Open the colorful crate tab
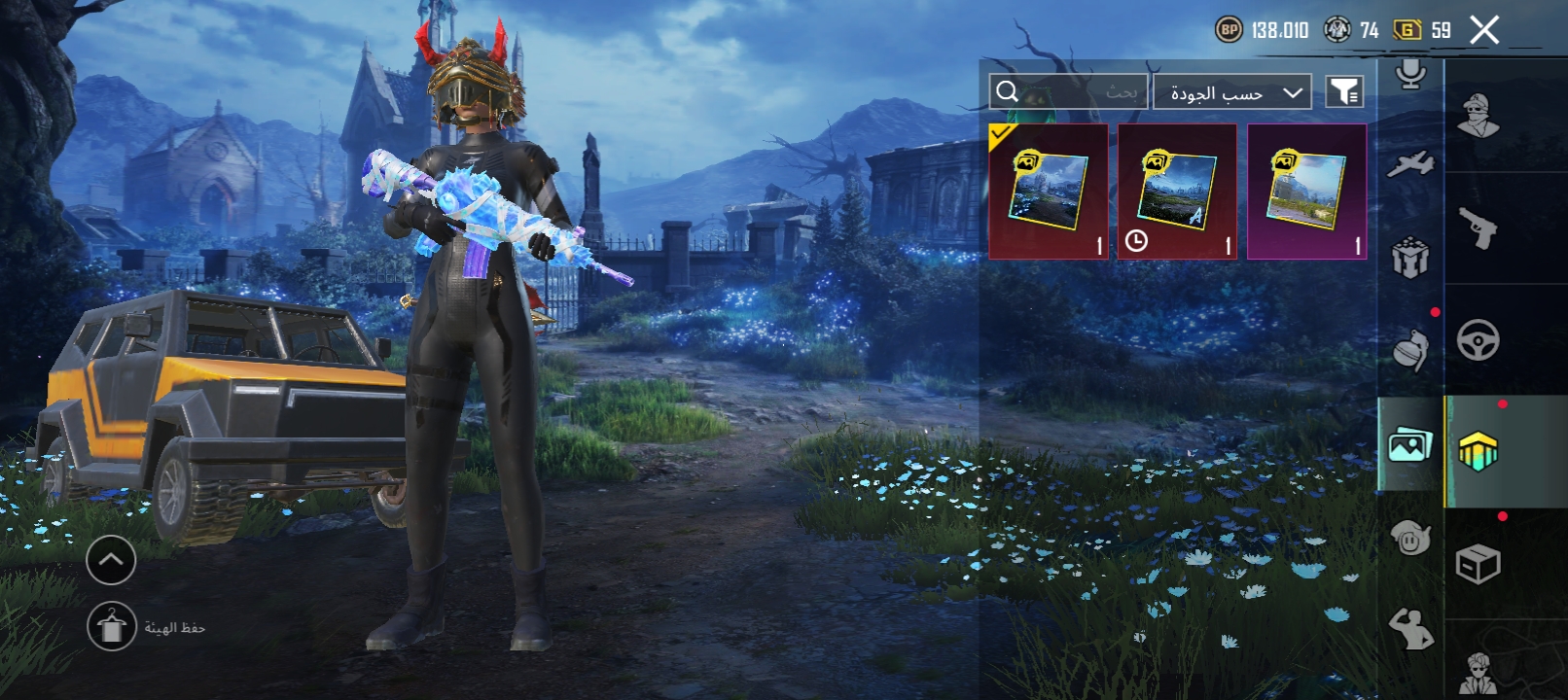Image resolution: width=1568 pixels, height=700 pixels. (x=1478, y=452)
